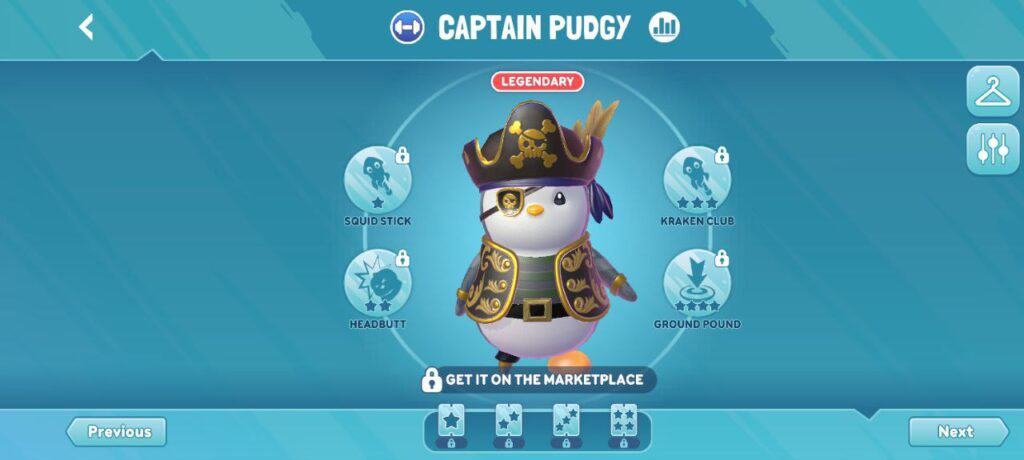Screen dimensions: 1024x460
Task: Open the dumbbell icon beside the title
Action: tap(407, 27)
